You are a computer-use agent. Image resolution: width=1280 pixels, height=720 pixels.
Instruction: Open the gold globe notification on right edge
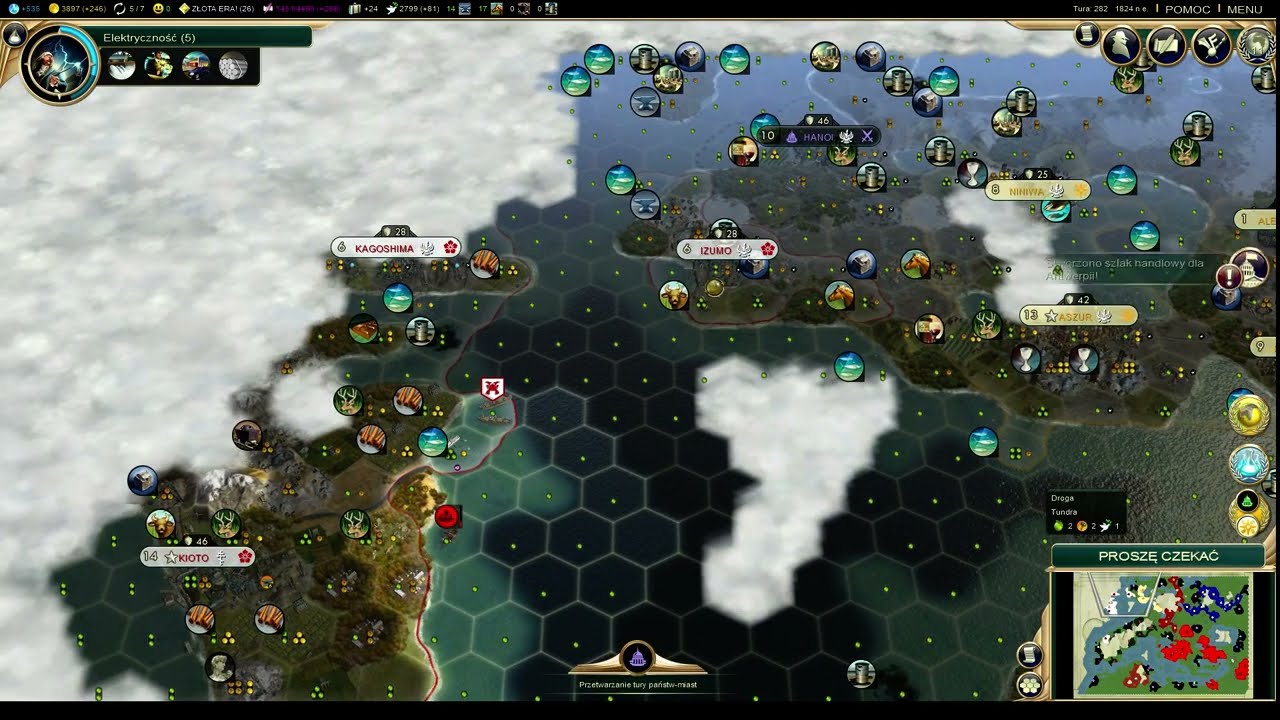(1248, 415)
